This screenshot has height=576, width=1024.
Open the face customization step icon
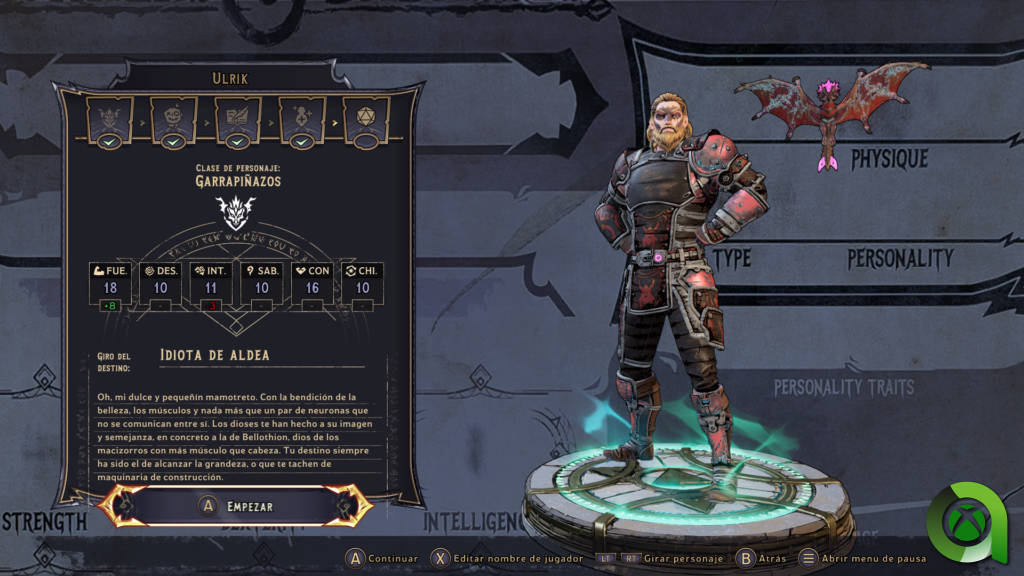(x=174, y=118)
